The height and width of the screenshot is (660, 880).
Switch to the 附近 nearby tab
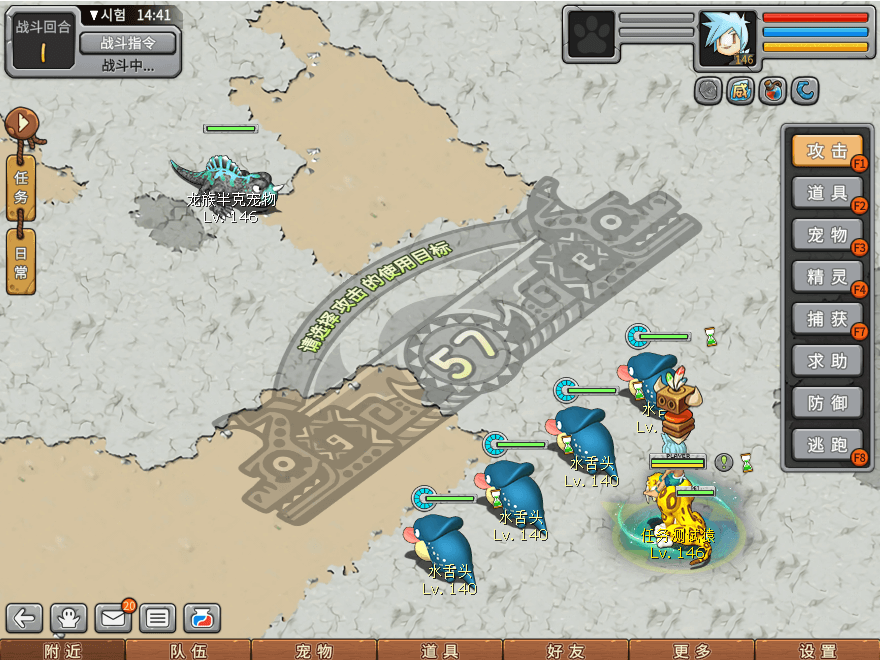(62, 651)
